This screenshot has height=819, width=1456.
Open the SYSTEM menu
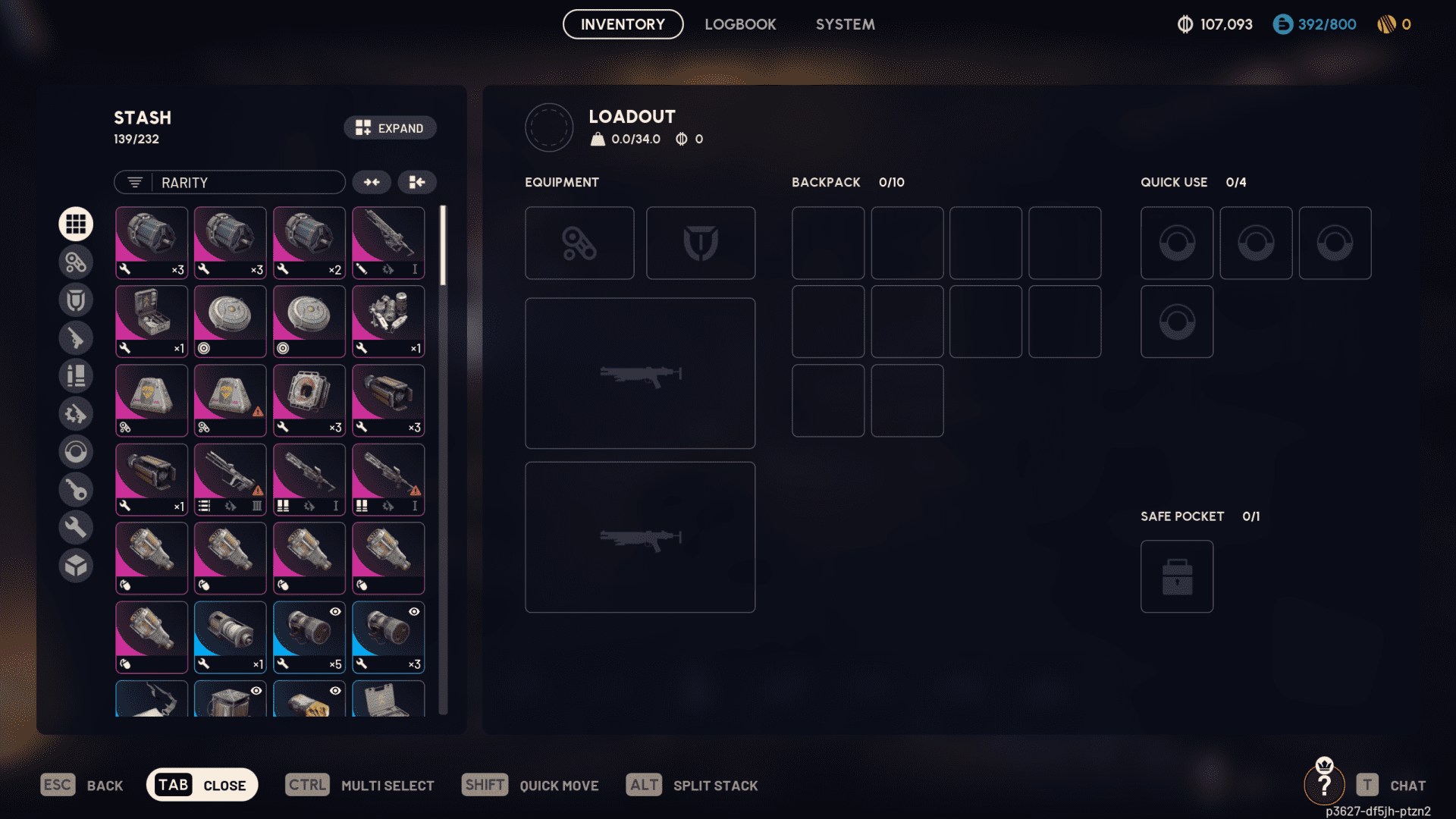tap(845, 24)
